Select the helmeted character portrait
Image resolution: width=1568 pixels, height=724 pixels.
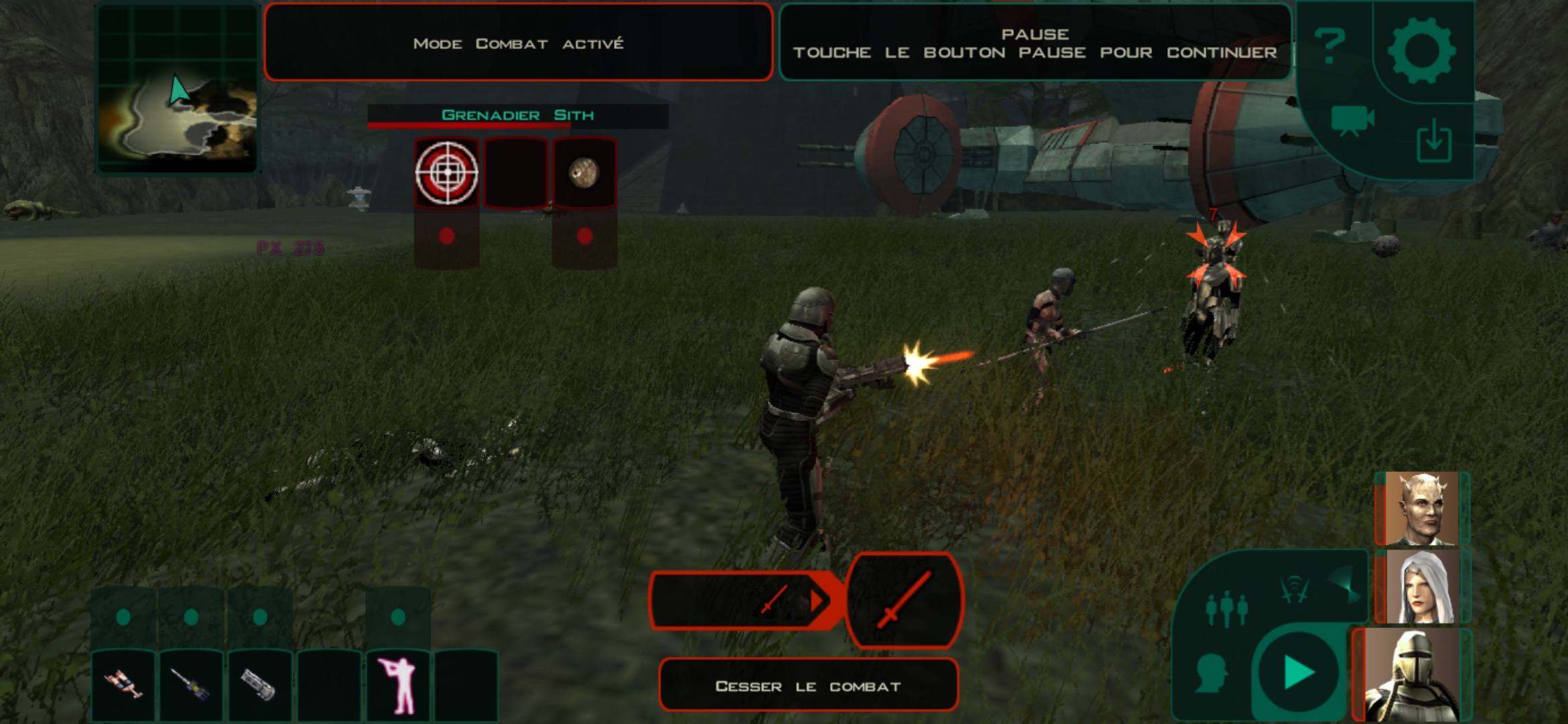[x=1413, y=675]
